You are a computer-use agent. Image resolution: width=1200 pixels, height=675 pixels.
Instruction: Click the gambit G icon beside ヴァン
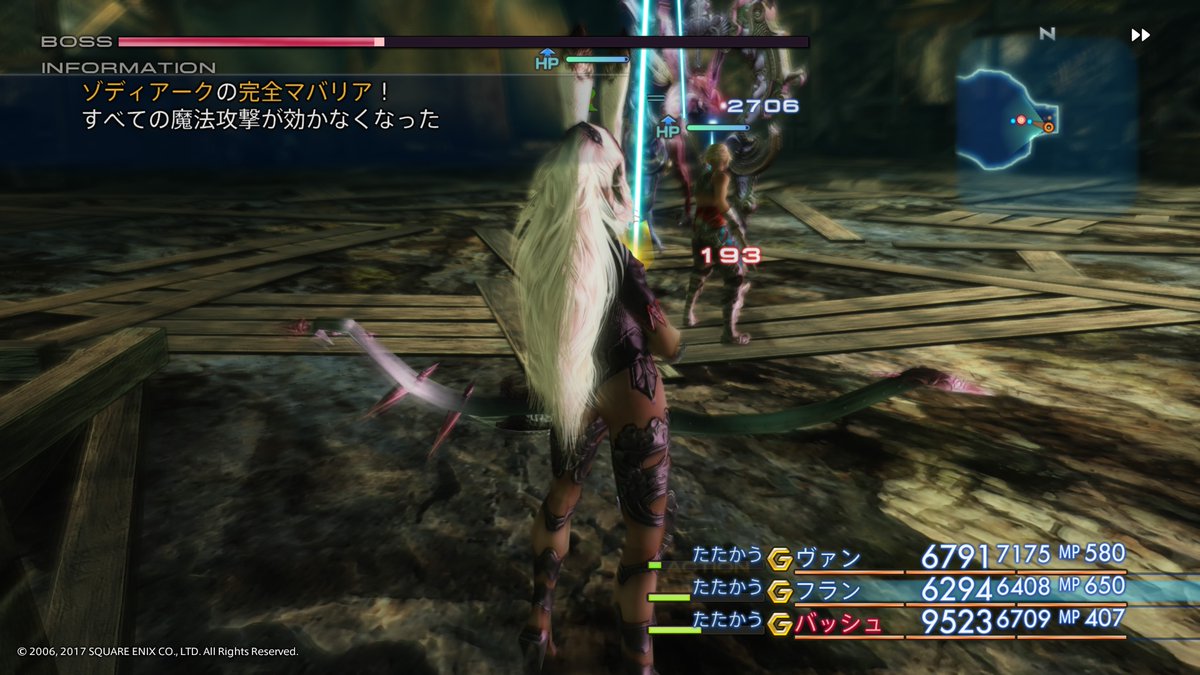780,558
